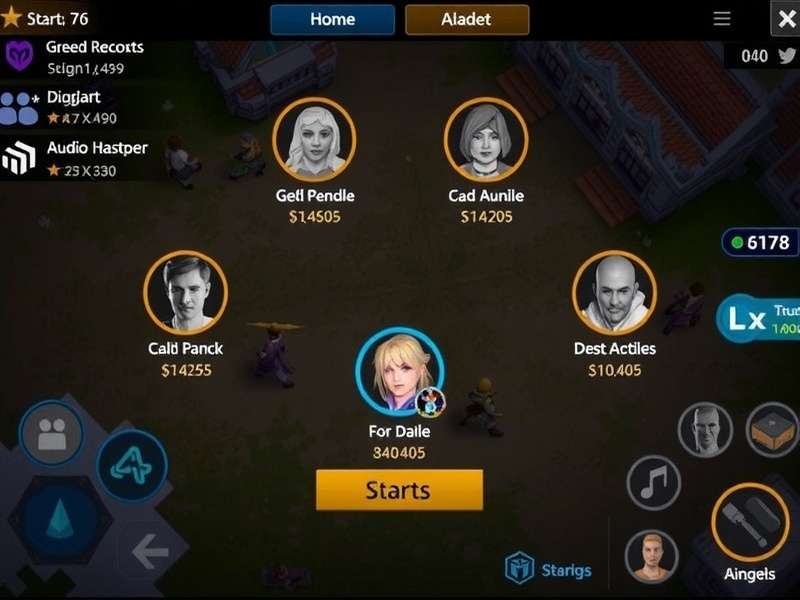This screenshot has width=800, height=600.
Task: Open the hamburger menu
Action: [721, 19]
